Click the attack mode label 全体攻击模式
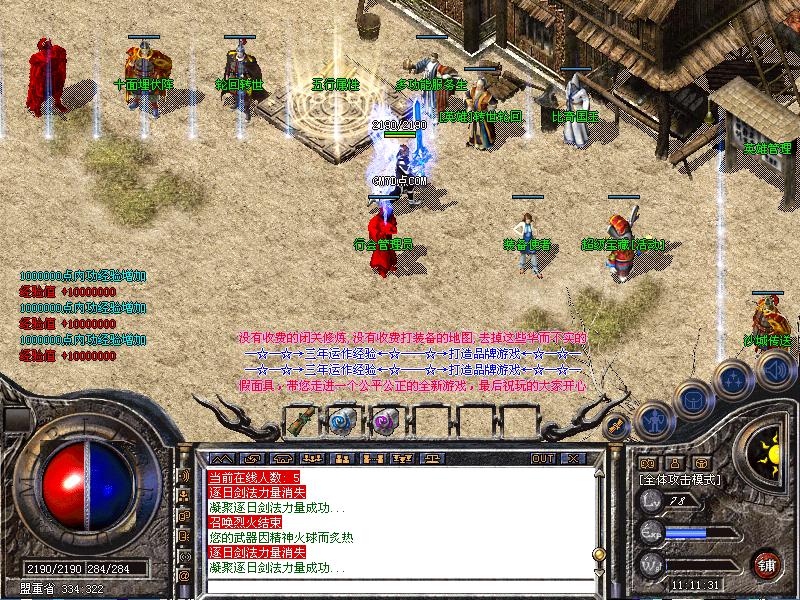Viewport: 800px width, 600px height. coord(681,480)
